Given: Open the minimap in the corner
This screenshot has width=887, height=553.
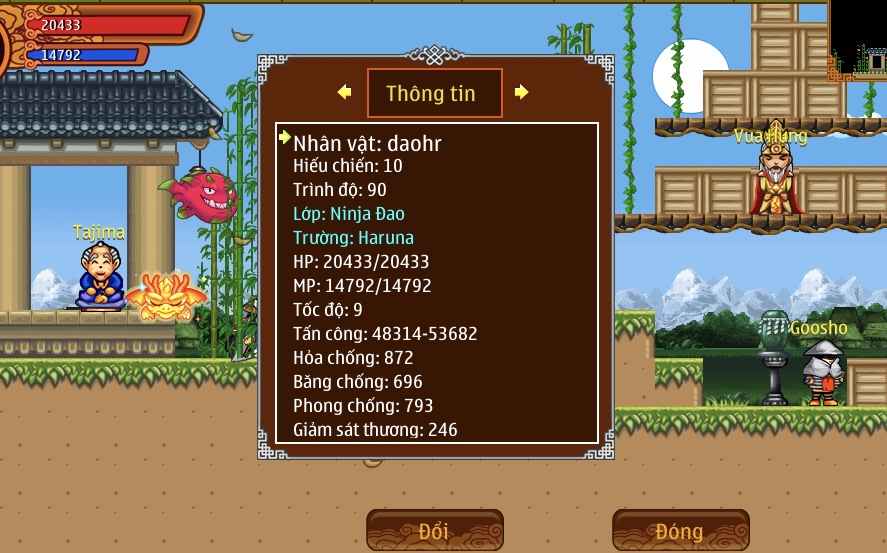Looking at the screenshot, I should tap(857, 40).
